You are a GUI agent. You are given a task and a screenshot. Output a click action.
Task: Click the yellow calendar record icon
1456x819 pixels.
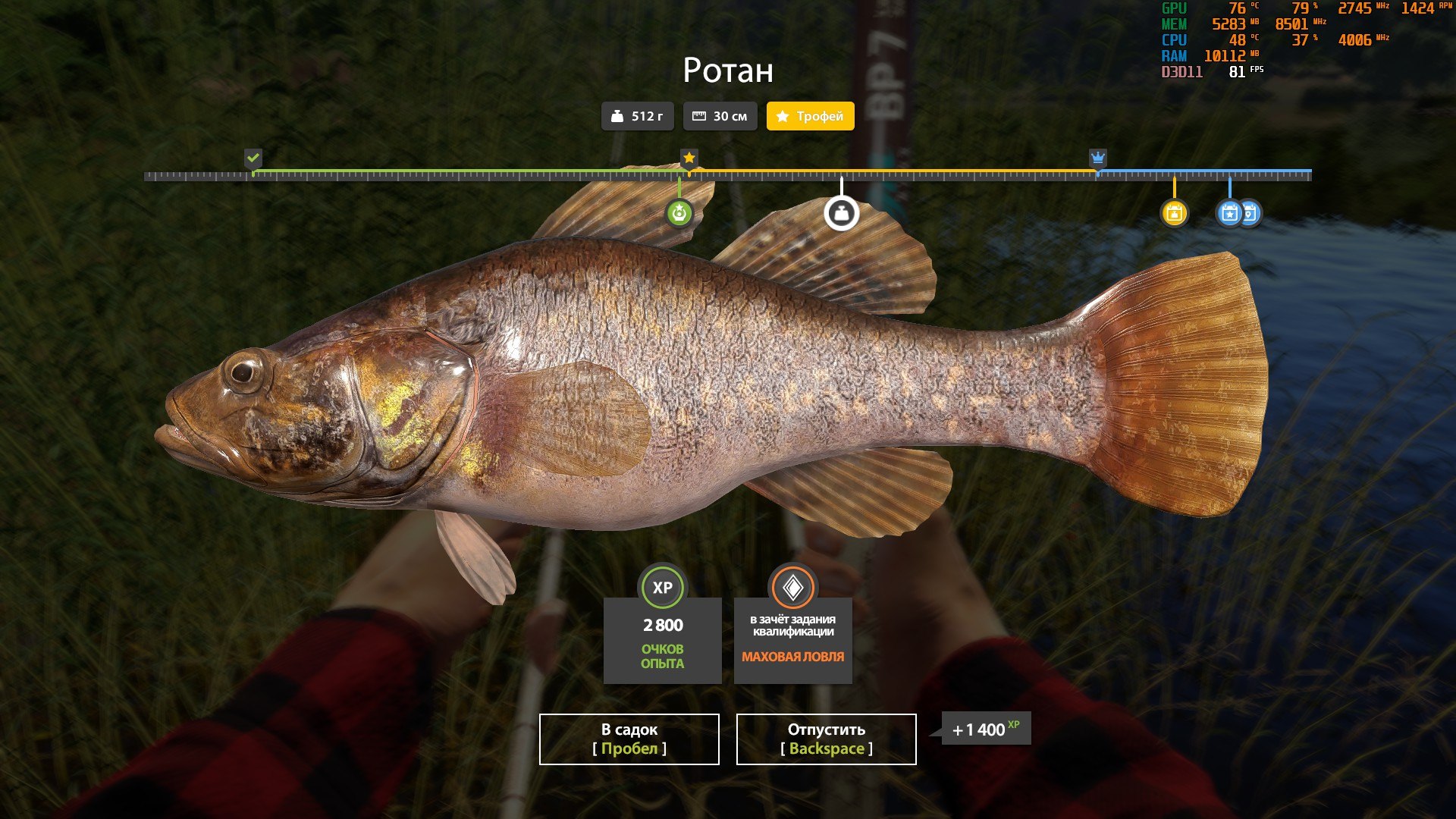pos(1175,213)
